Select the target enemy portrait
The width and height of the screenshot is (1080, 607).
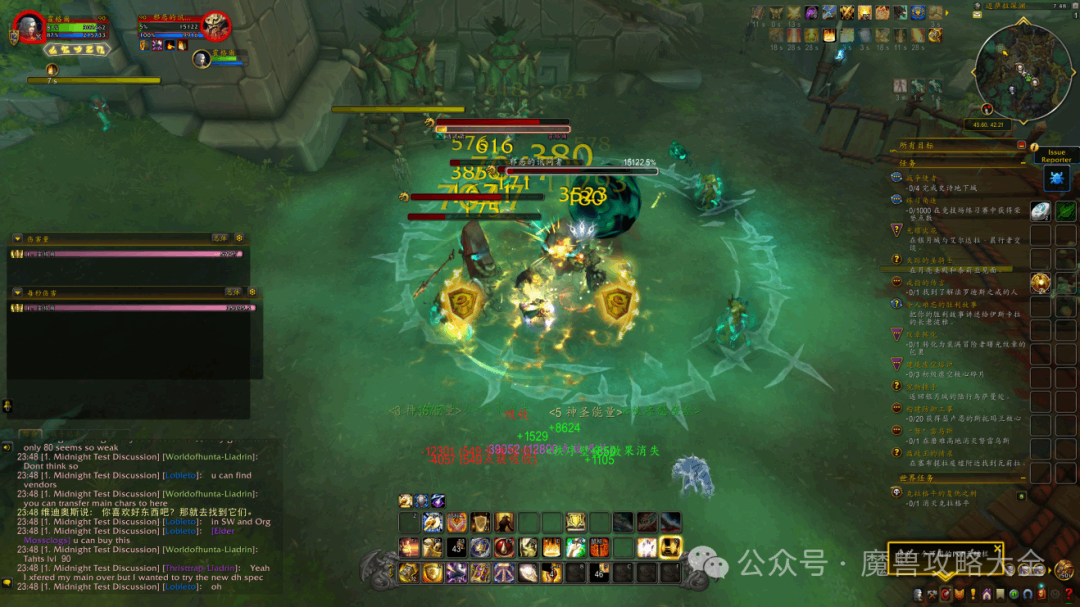[216, 26]
